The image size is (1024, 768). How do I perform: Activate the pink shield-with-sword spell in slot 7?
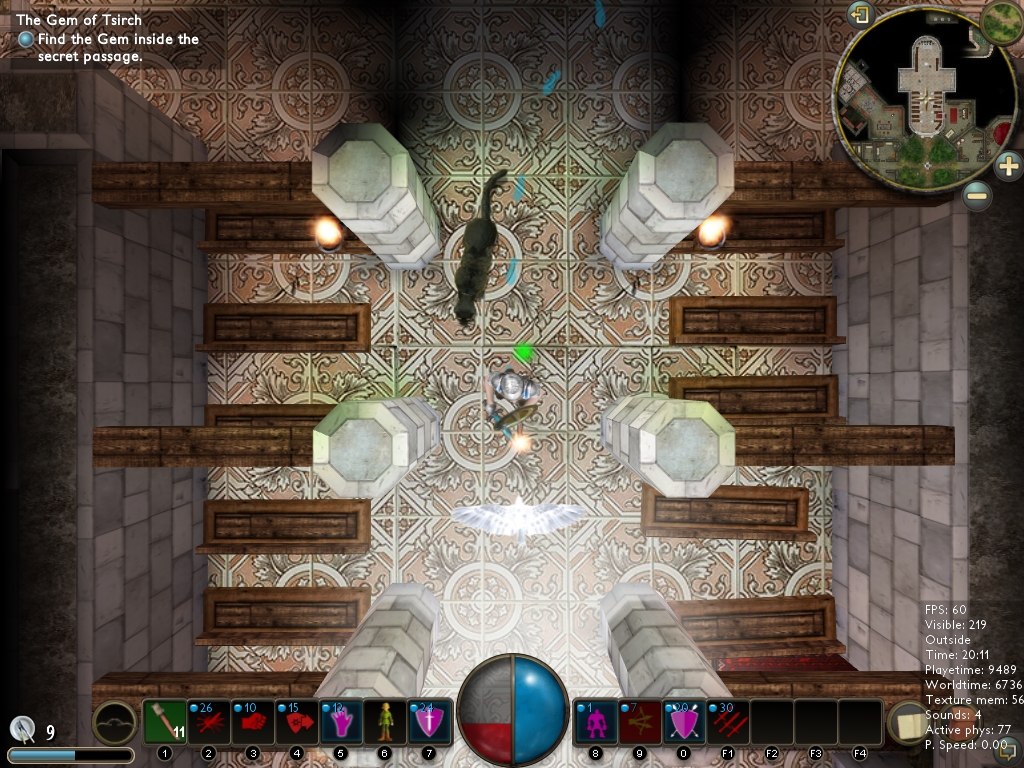[429, 721]
